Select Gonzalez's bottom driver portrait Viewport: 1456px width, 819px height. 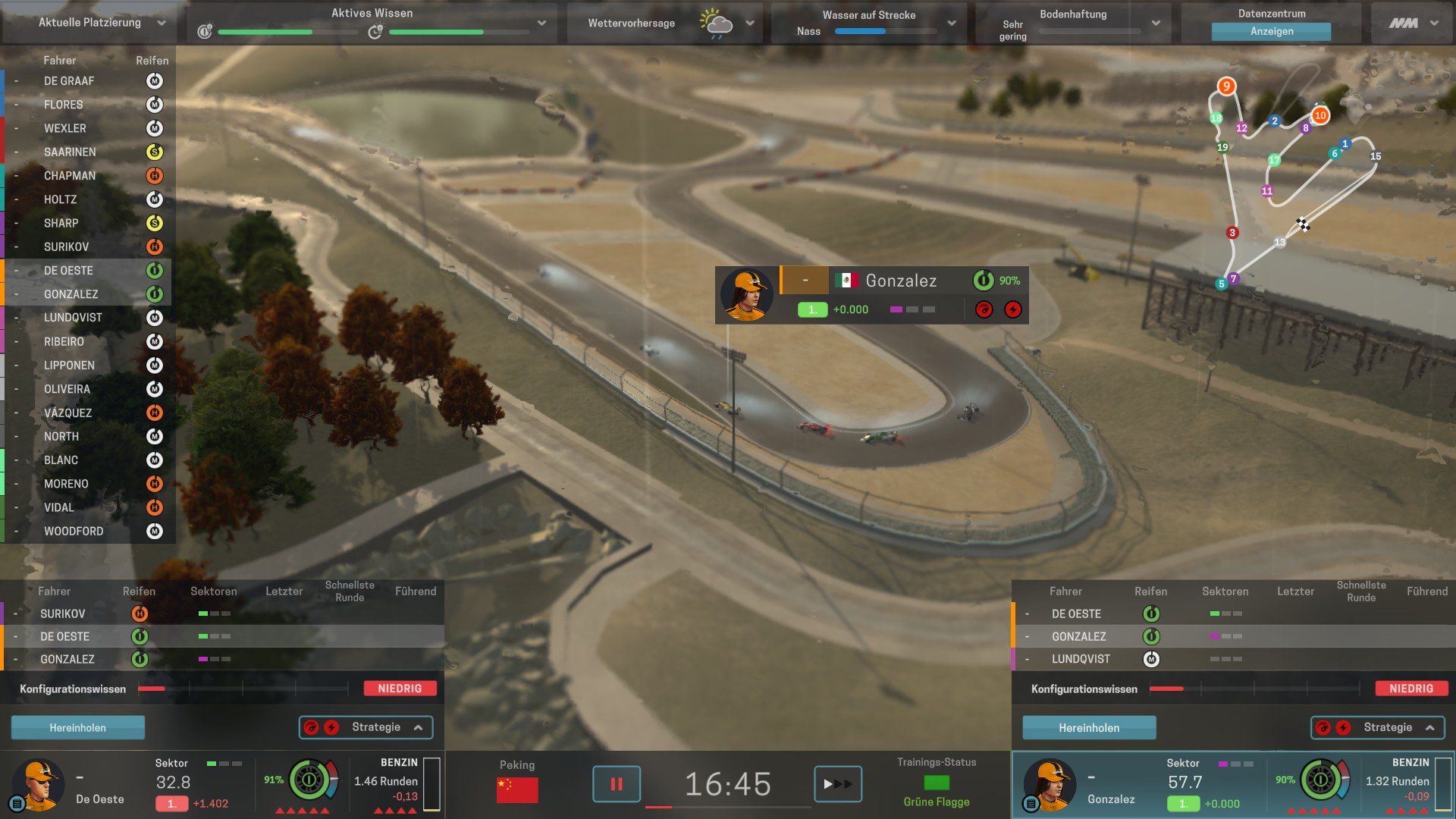click(x=1049, y=784)
